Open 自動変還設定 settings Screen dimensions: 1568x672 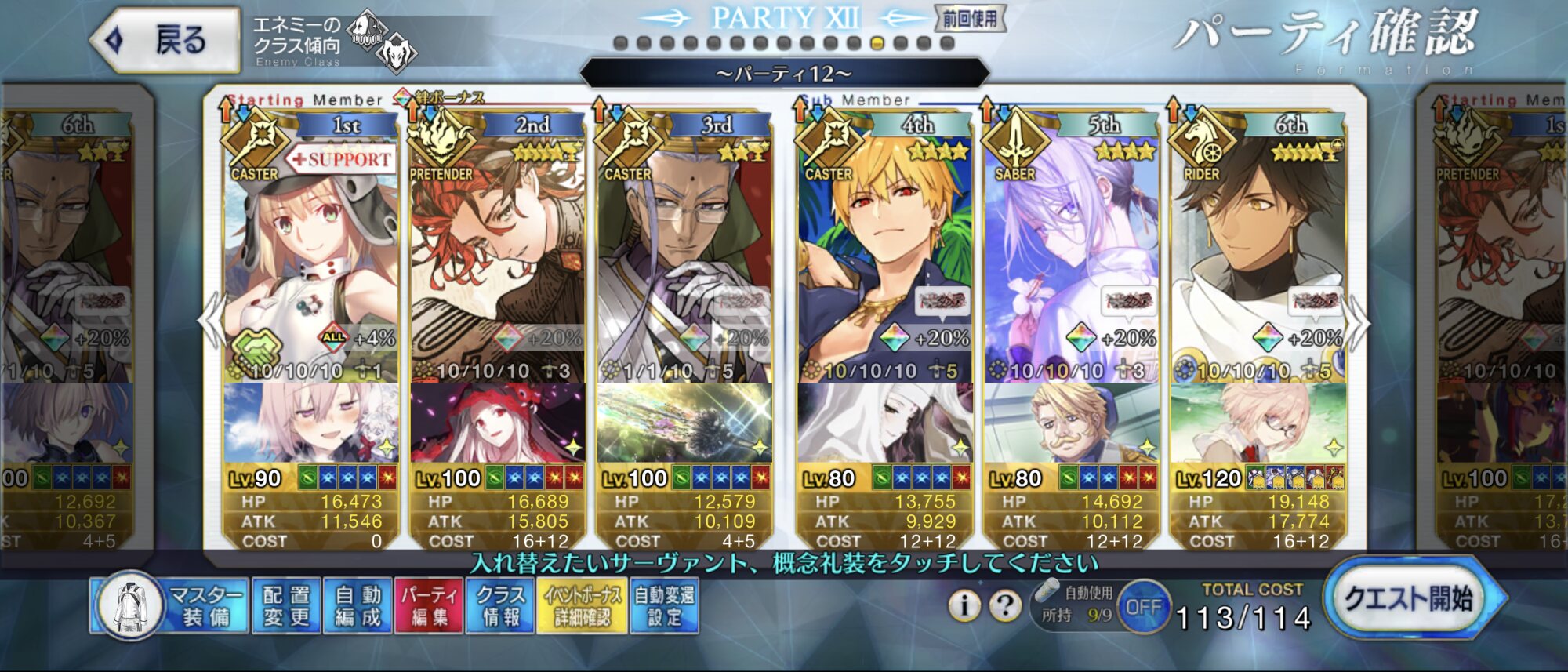(x=664, y=606)
